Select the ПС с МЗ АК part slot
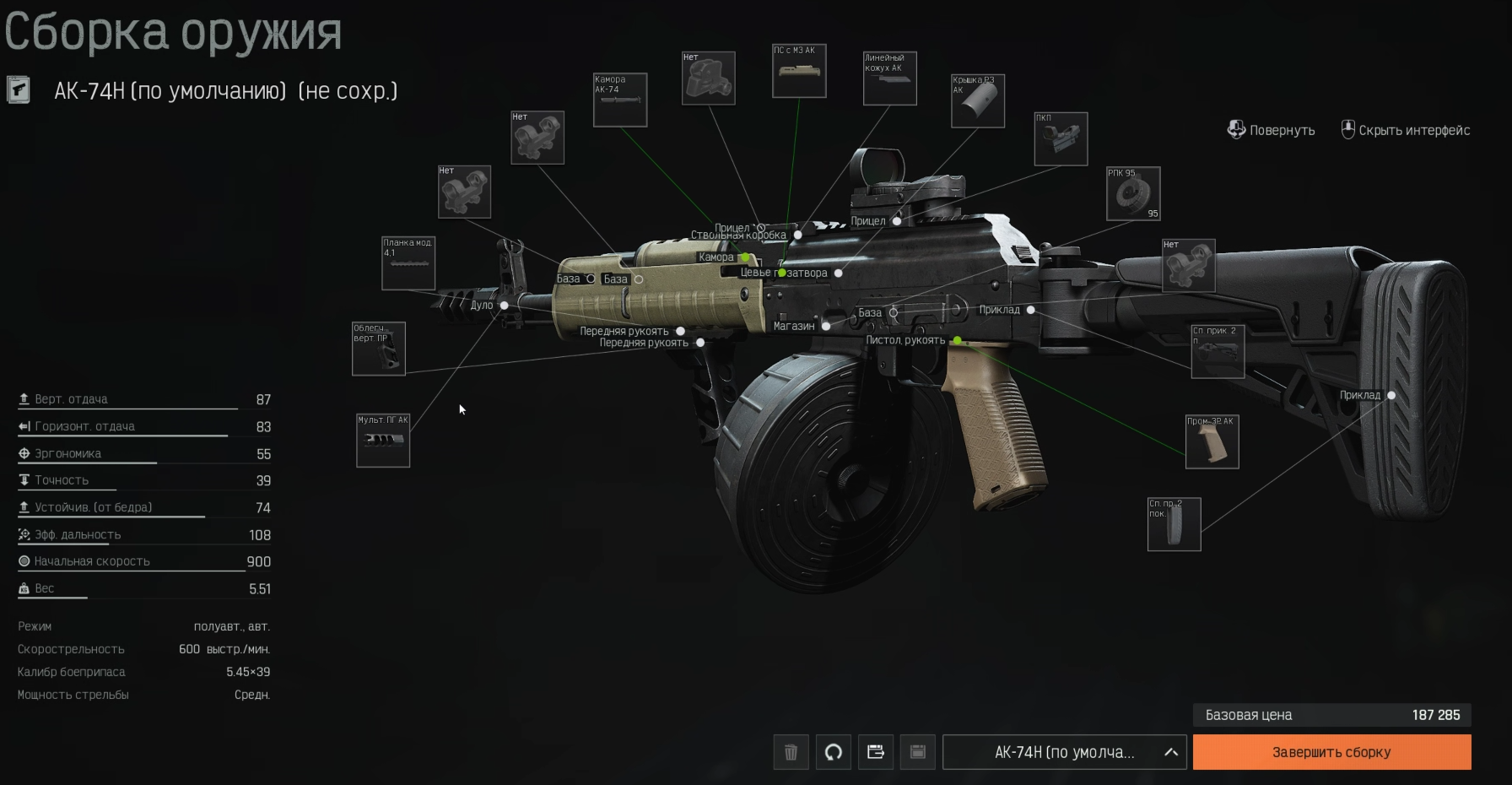The height and width of the screenshot is (785, 1512). [799, 71]
